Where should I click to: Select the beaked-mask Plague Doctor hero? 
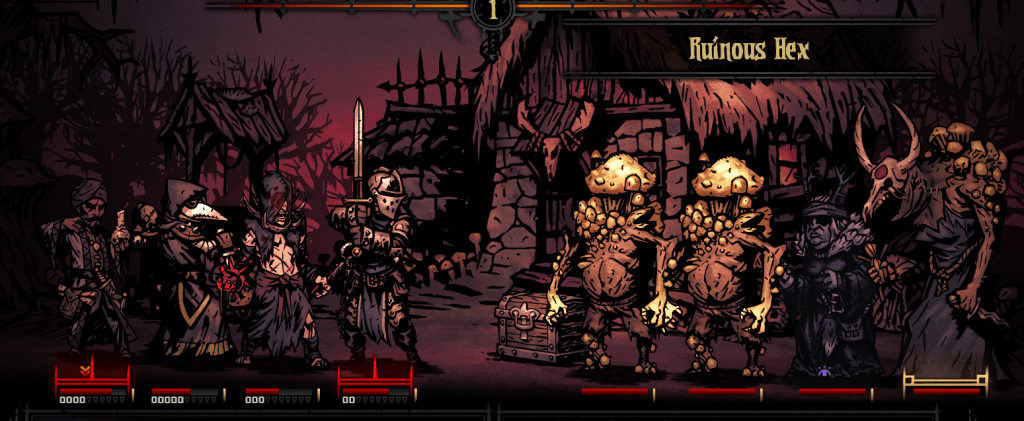[x=188, y=265]
